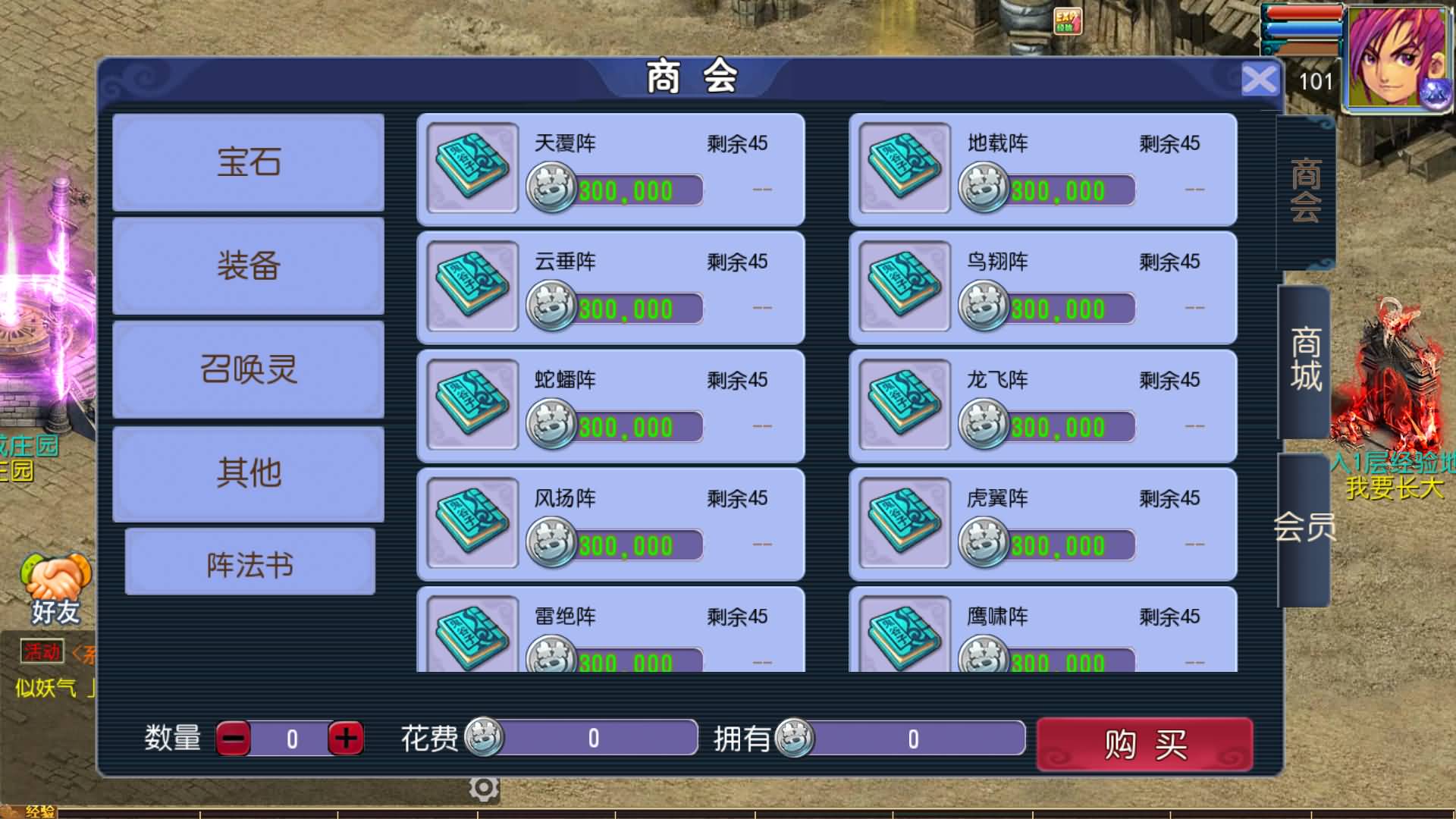
Task: Click the 虎翼阵 book item icon
Action: click(902, 523)
